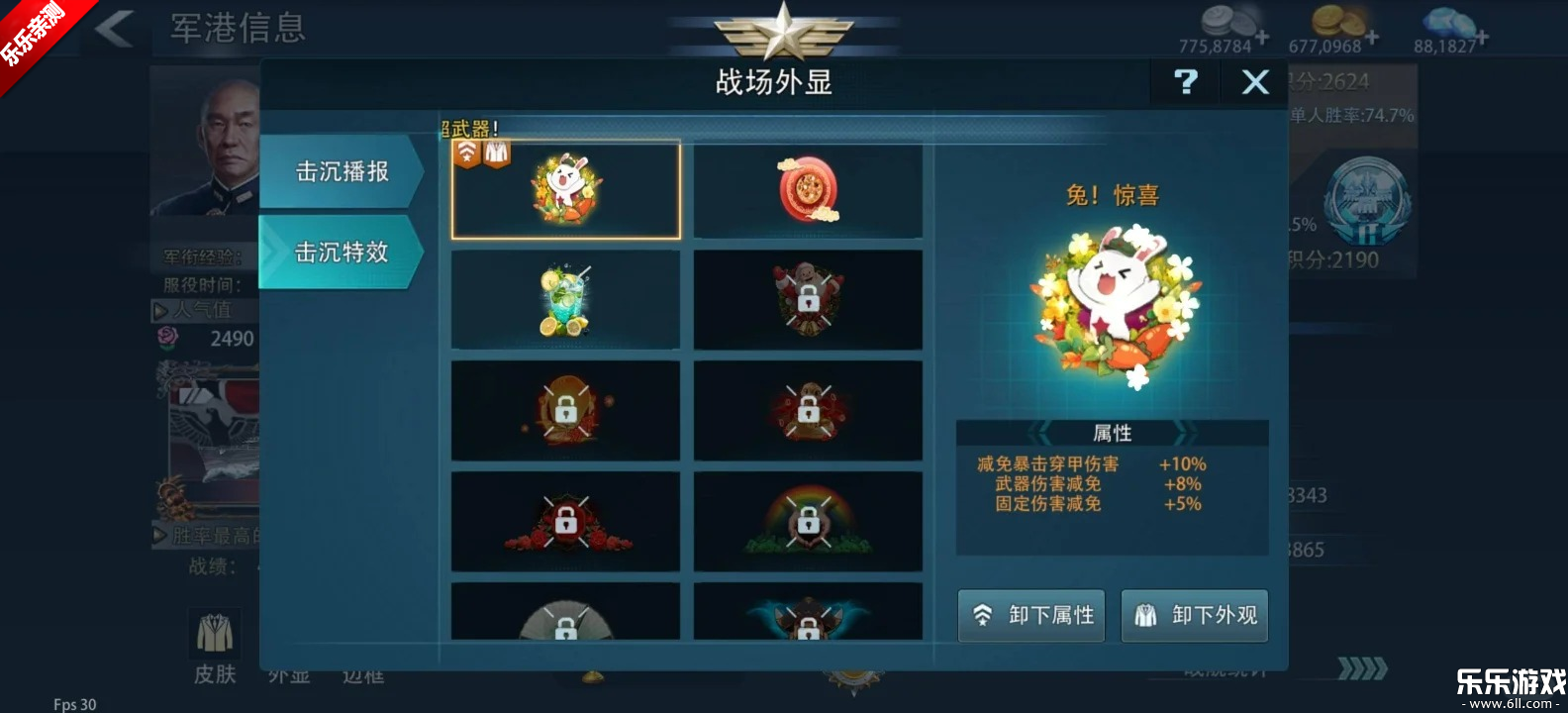Open the 外显 tab at the bottom
Image resolution: width=1568 pixels, height=713 pixels.
[287, 675]
